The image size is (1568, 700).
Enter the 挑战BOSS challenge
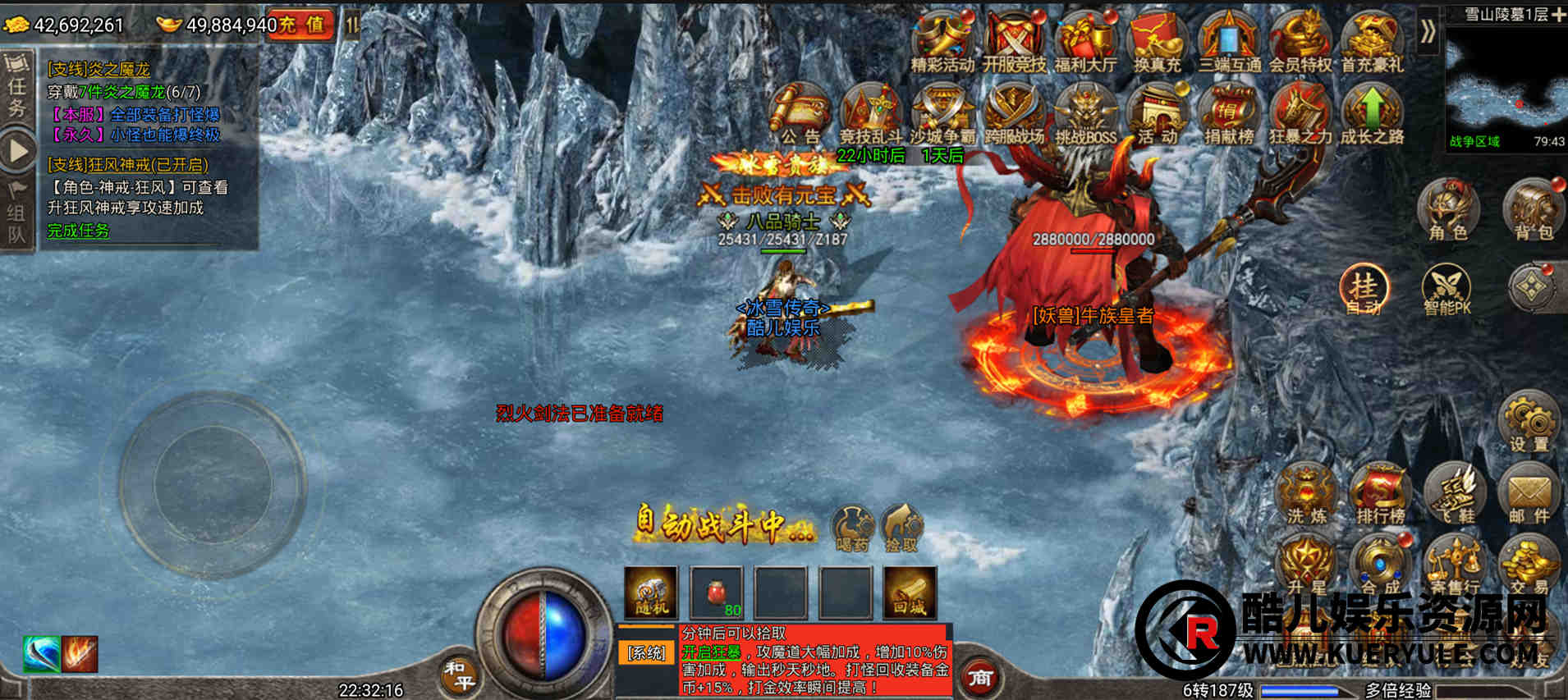(x=1085, y=115)
